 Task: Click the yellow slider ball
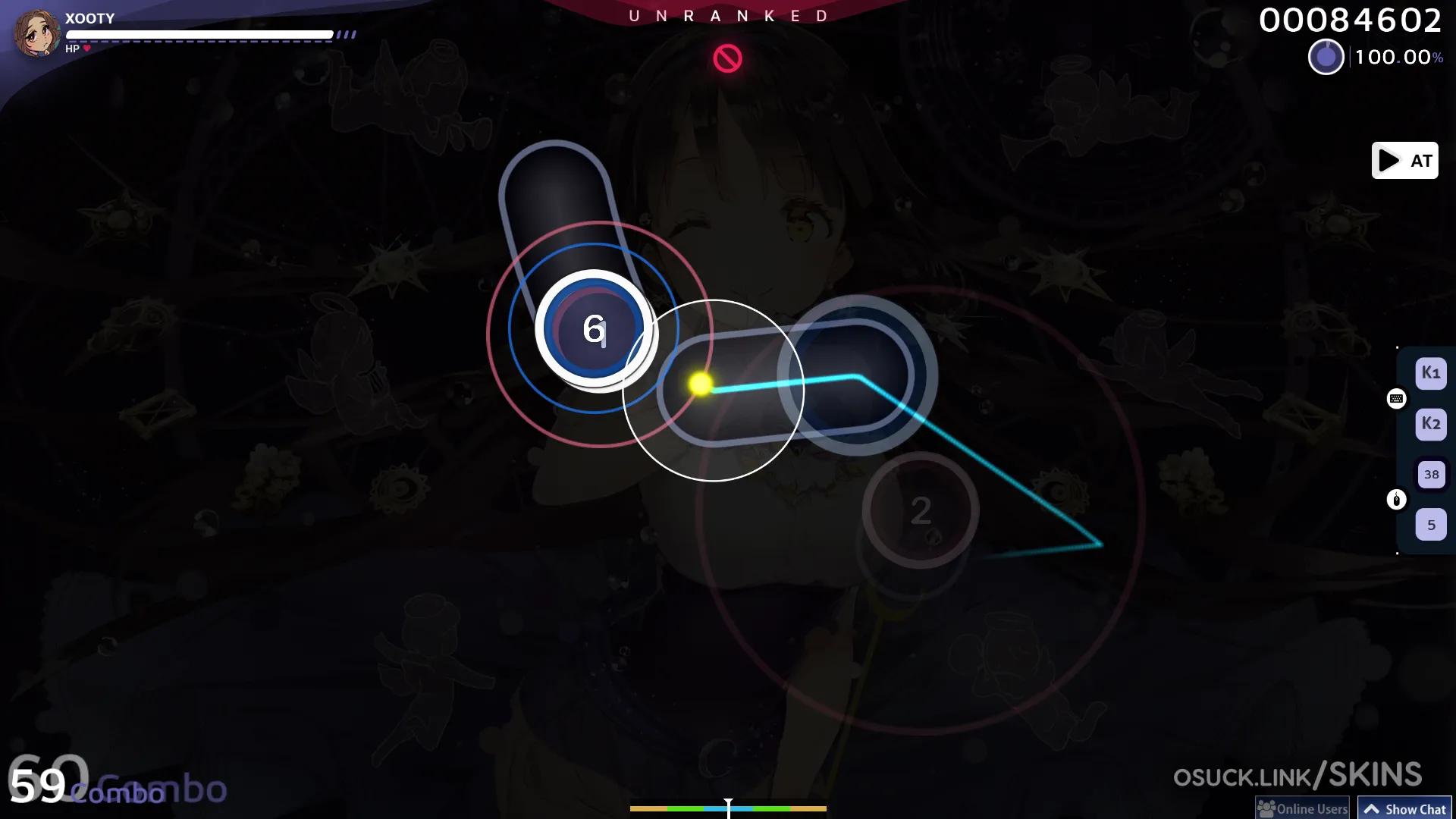coord(701,384)
